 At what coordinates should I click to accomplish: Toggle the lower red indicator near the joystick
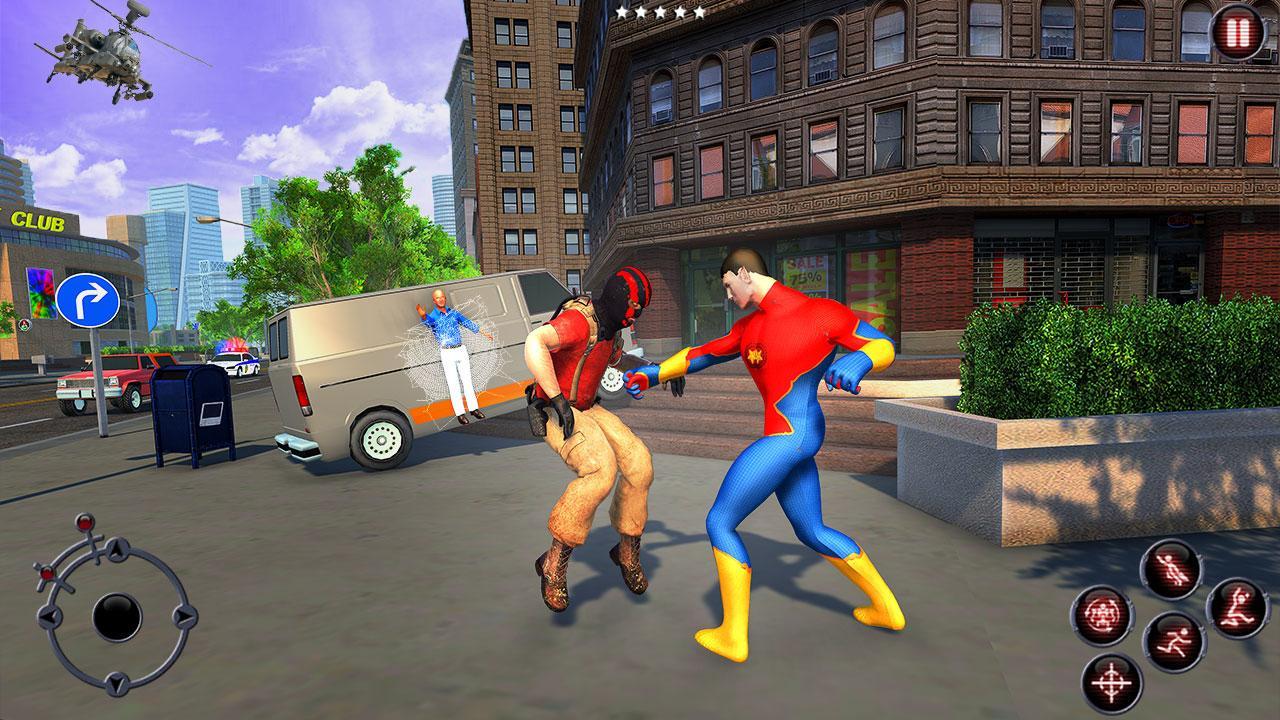click(47, 573)
